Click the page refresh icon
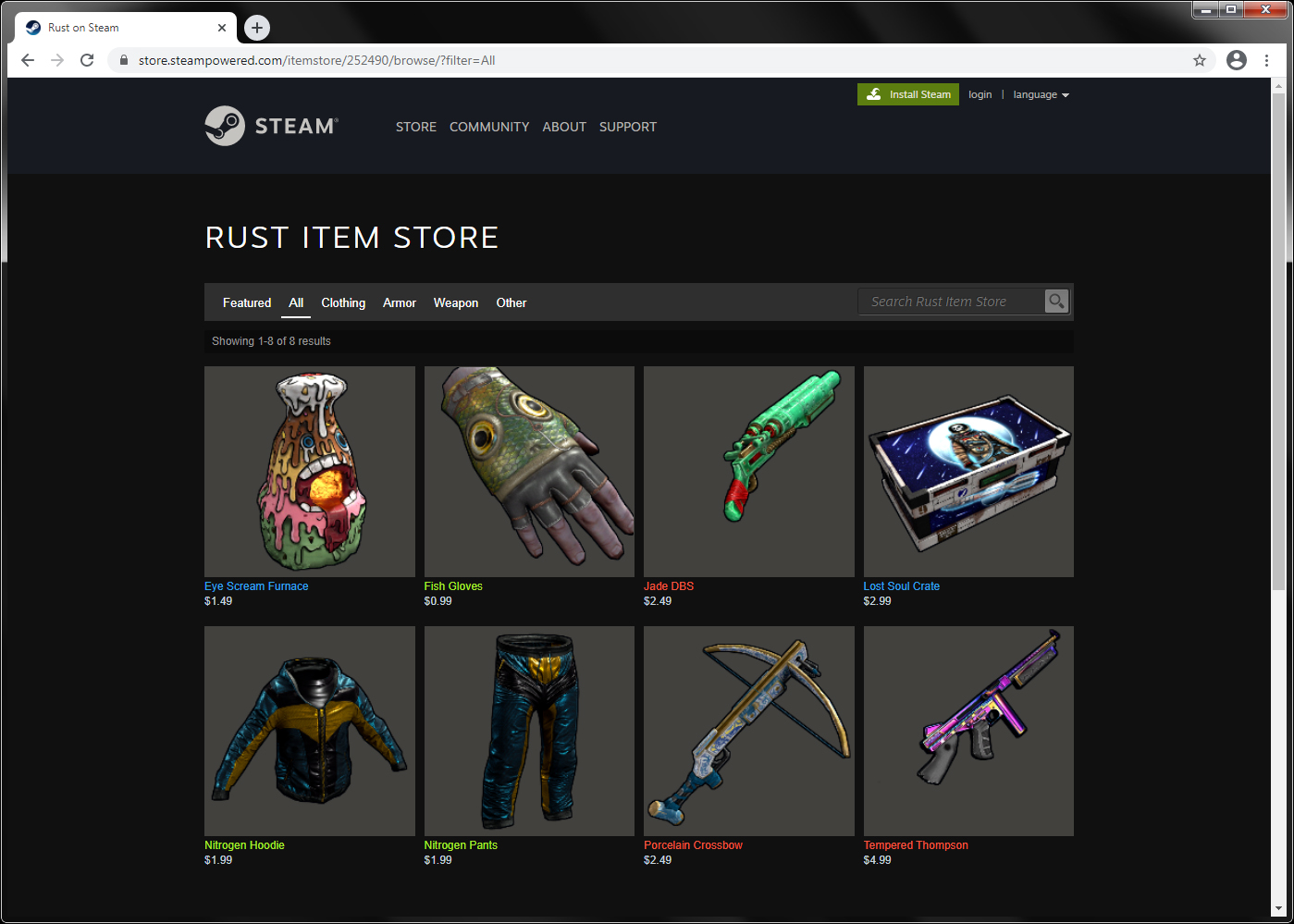Screen dimensions: 1294x924 [86, 59]
